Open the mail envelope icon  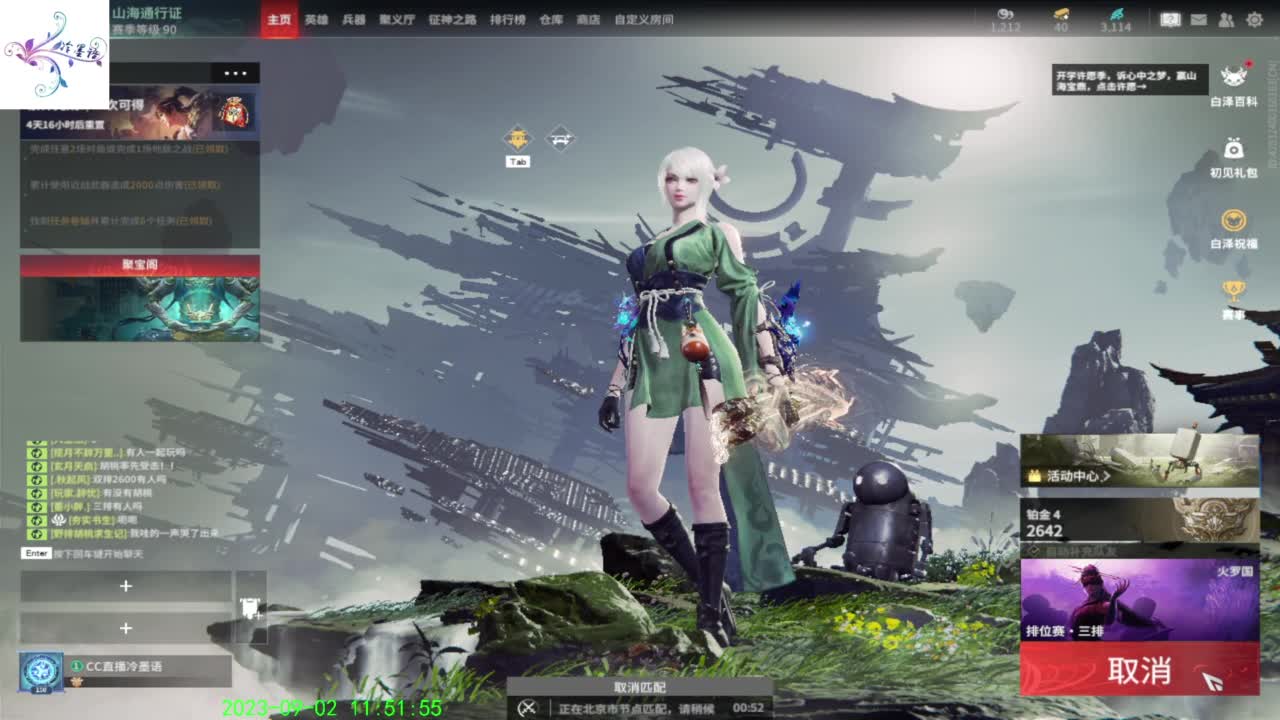1198,19
